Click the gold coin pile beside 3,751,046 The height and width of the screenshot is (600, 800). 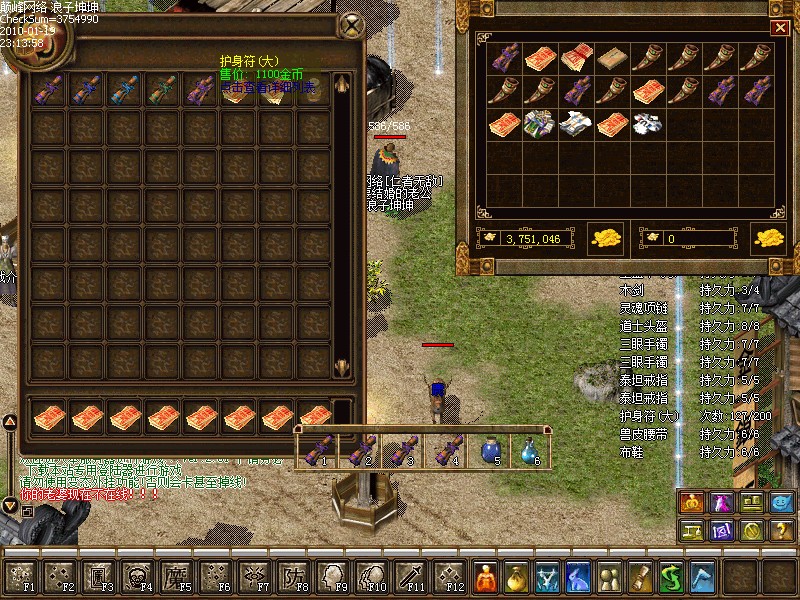[x=606, y=238]
